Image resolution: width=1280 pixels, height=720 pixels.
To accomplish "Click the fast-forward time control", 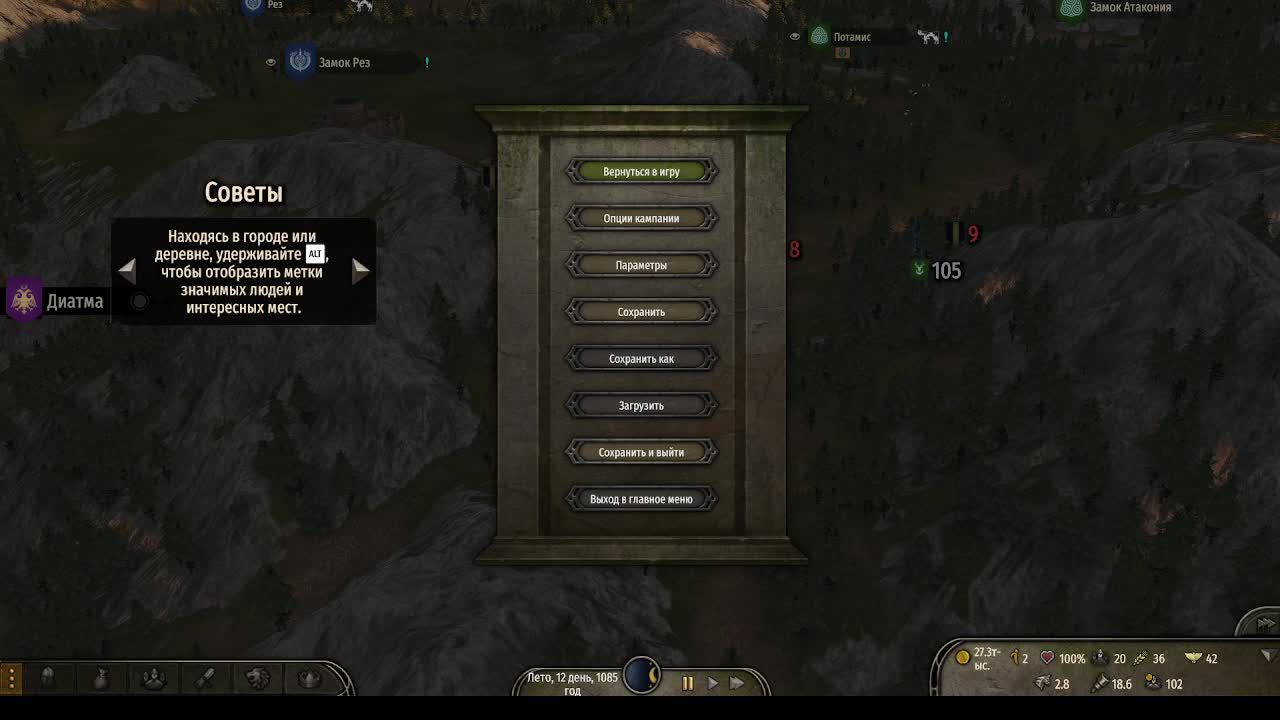I will tap(738, 683).
